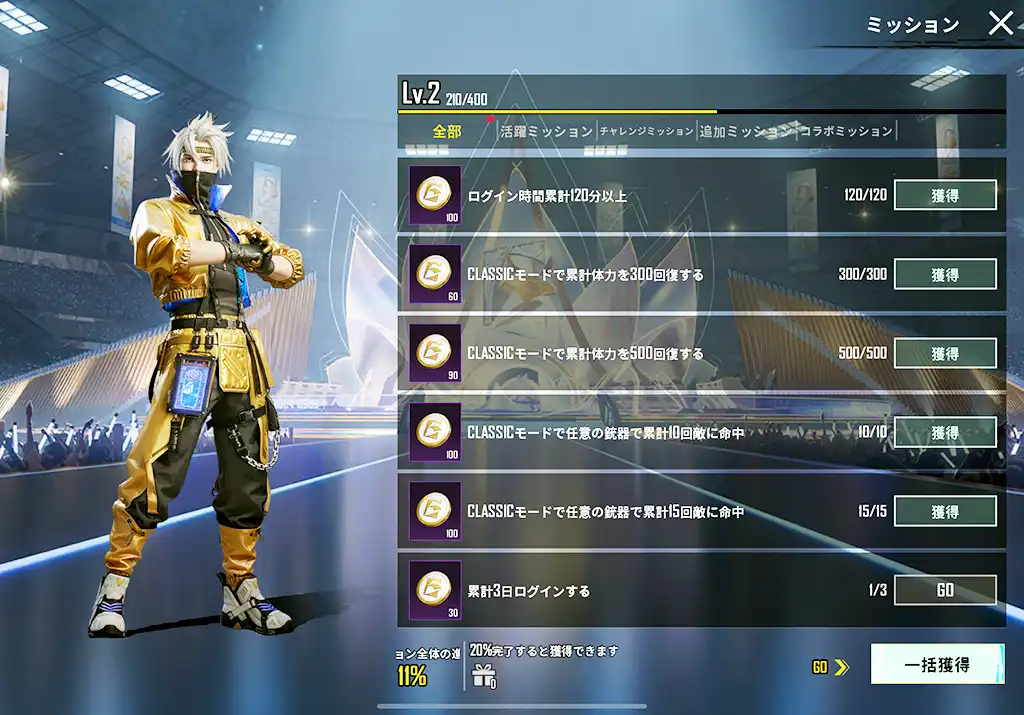Claim the 500 health recovery mission reward

coord(944,353)
